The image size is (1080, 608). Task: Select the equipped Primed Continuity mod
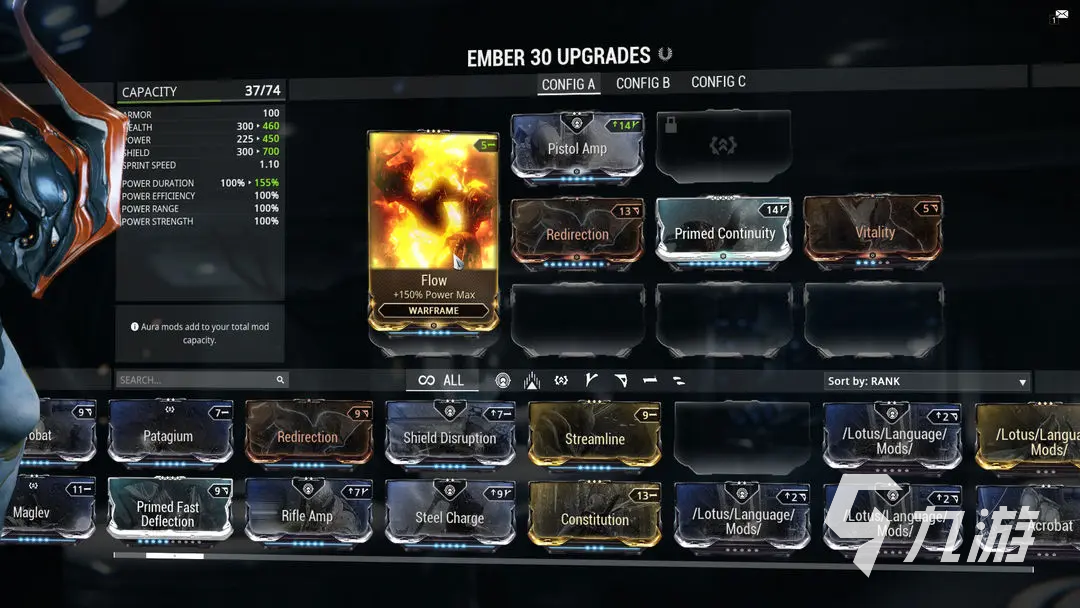[723, 232]
